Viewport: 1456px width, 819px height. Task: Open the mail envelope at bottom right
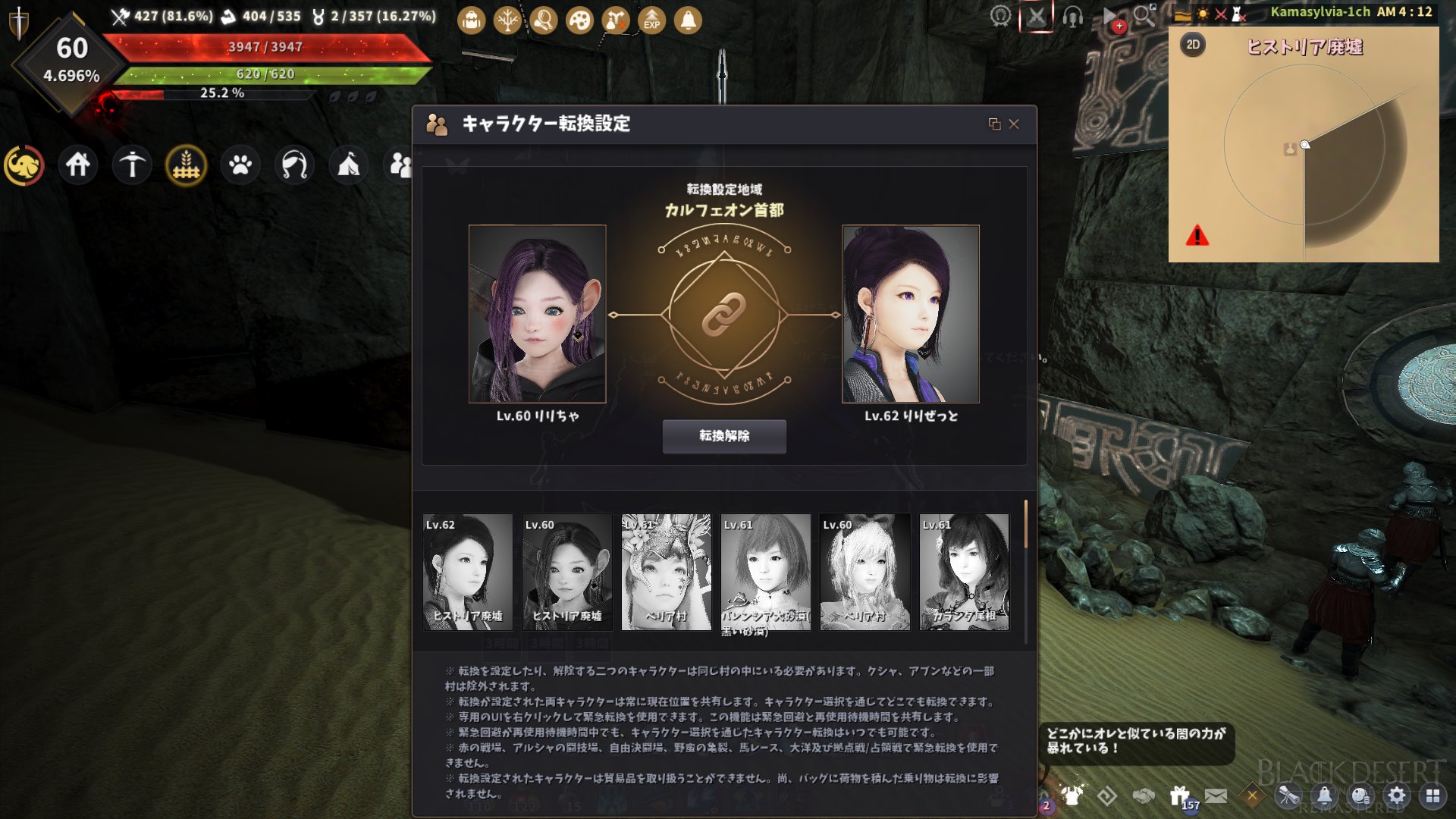pos(1216,794)
